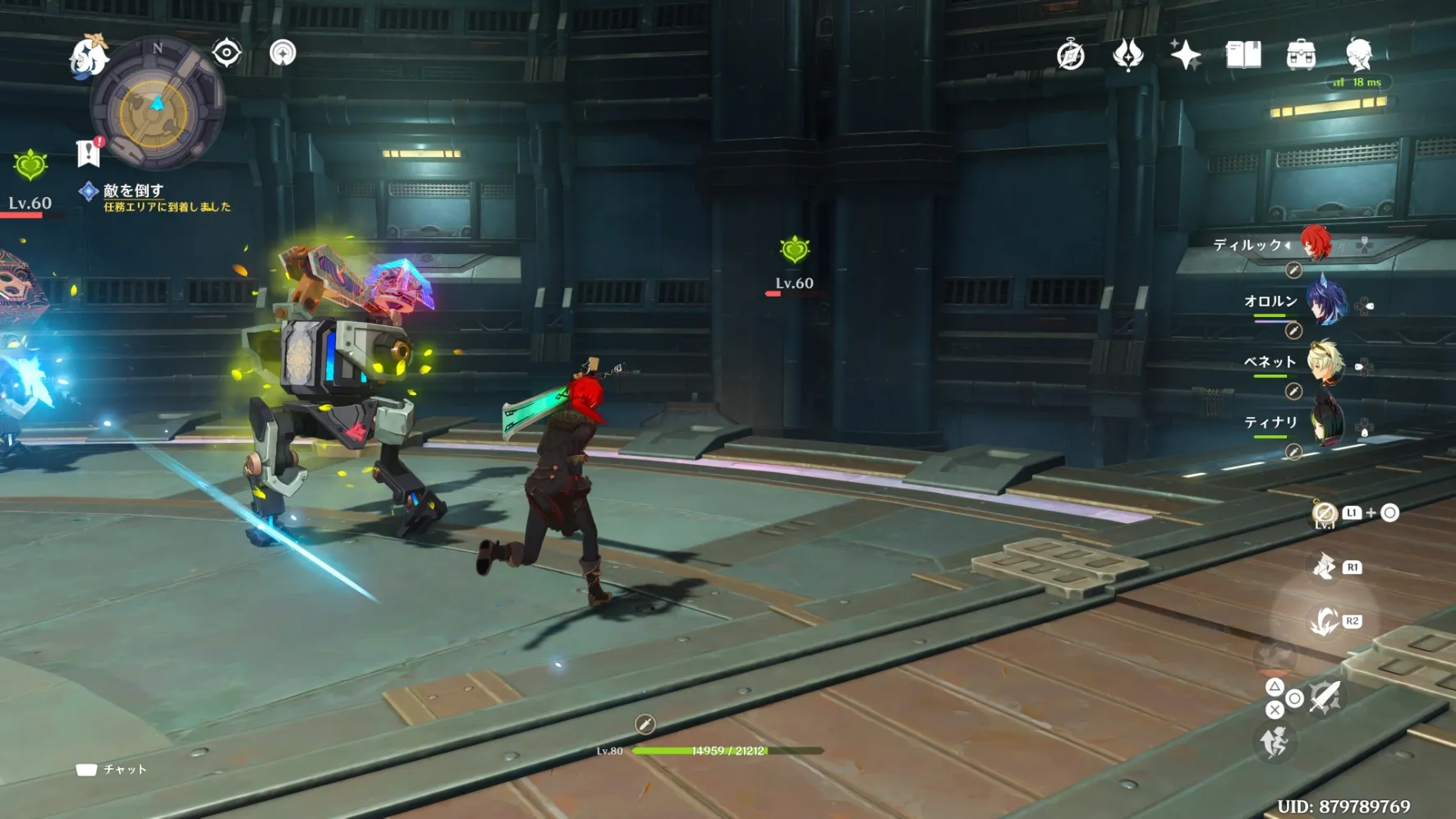Open the quest banner icon with red alert
The width and height of the screenshot is (1456, 819).
[x=89, y=152]
